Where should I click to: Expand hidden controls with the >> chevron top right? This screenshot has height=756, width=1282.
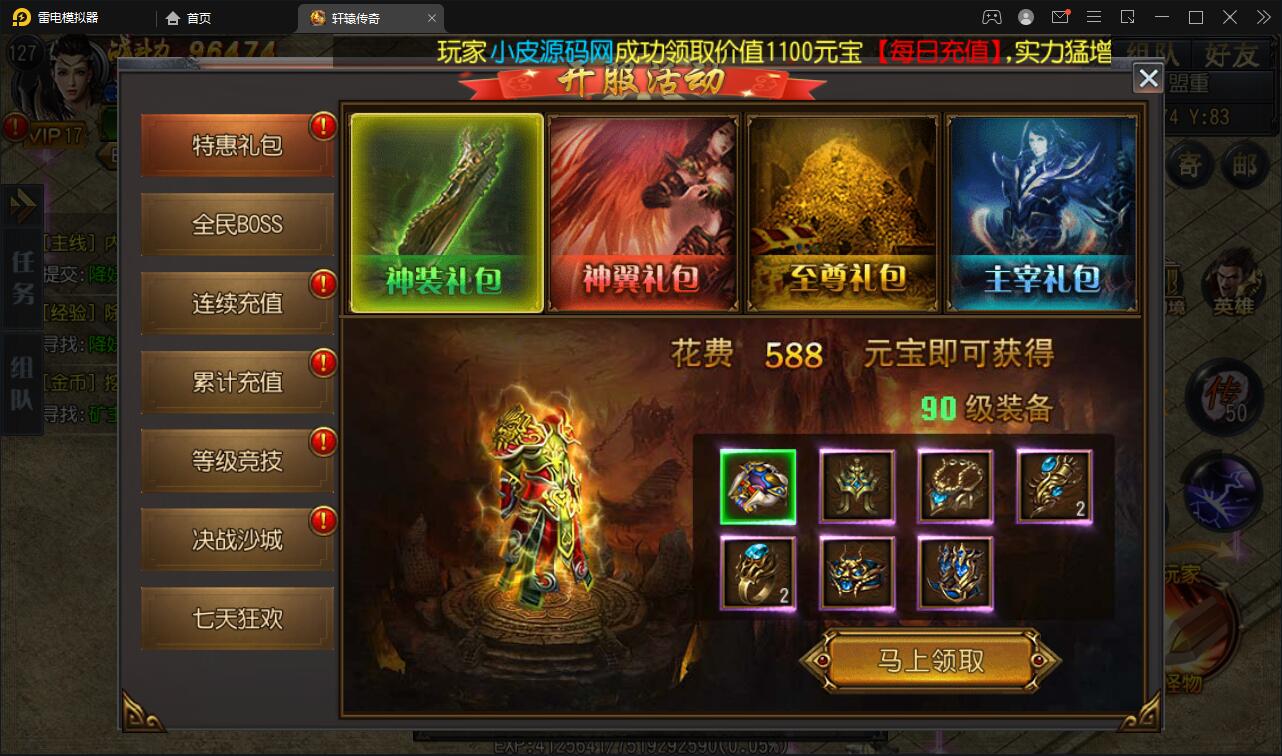coord(1261,17)
